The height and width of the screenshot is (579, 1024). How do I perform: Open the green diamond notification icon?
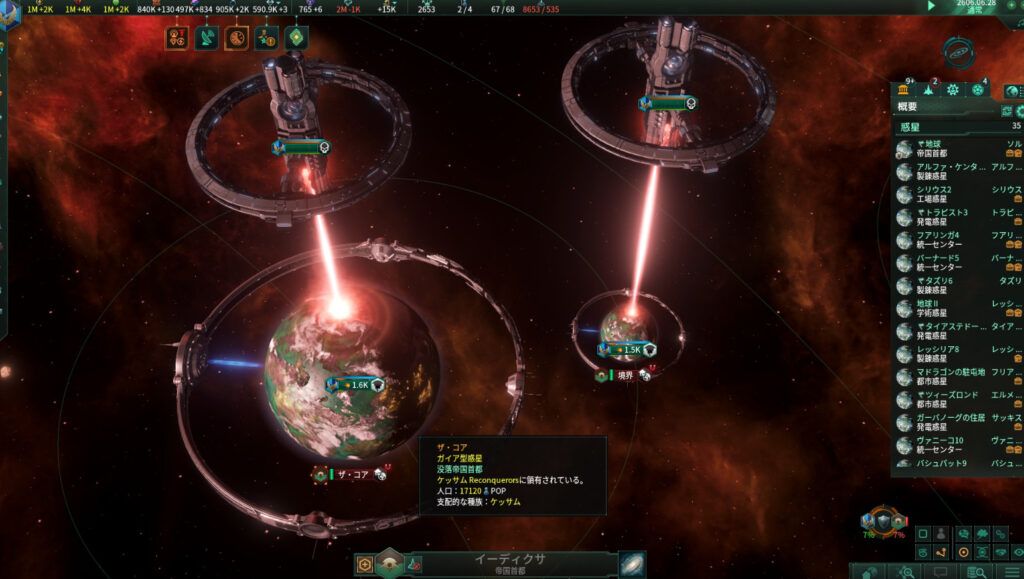coord(296,38)
